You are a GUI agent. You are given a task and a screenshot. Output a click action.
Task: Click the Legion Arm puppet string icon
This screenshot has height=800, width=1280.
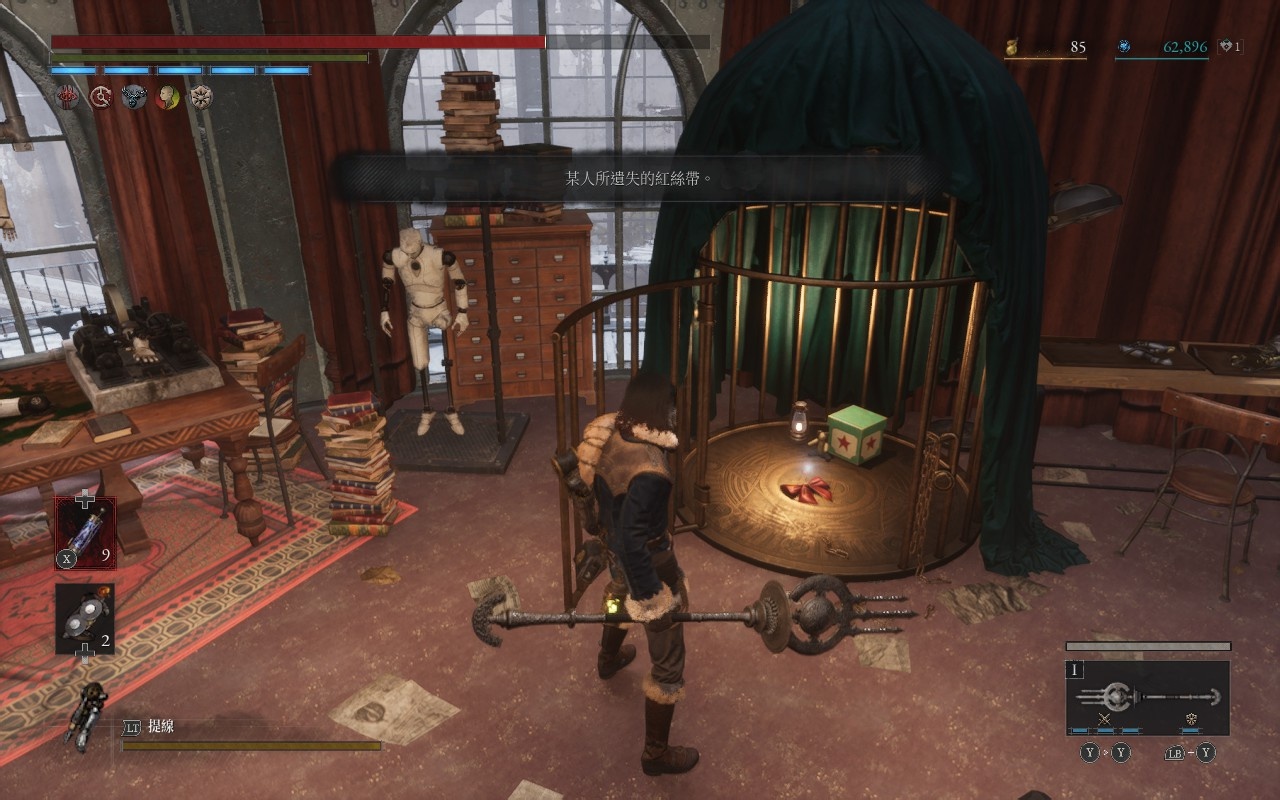88,714
